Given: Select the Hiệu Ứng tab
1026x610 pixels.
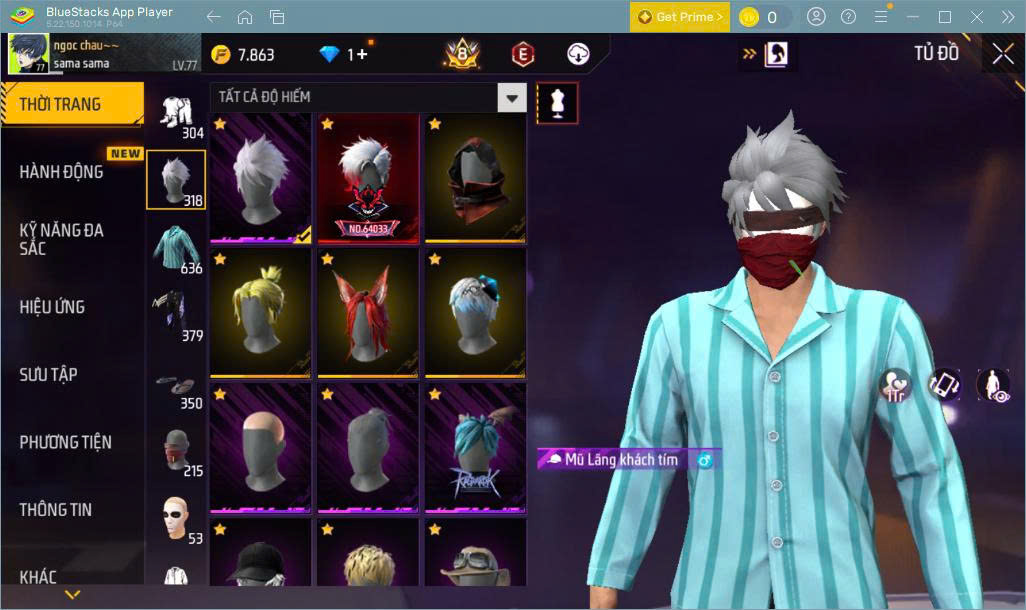Looking at the screenshot, I should point(52,306).
